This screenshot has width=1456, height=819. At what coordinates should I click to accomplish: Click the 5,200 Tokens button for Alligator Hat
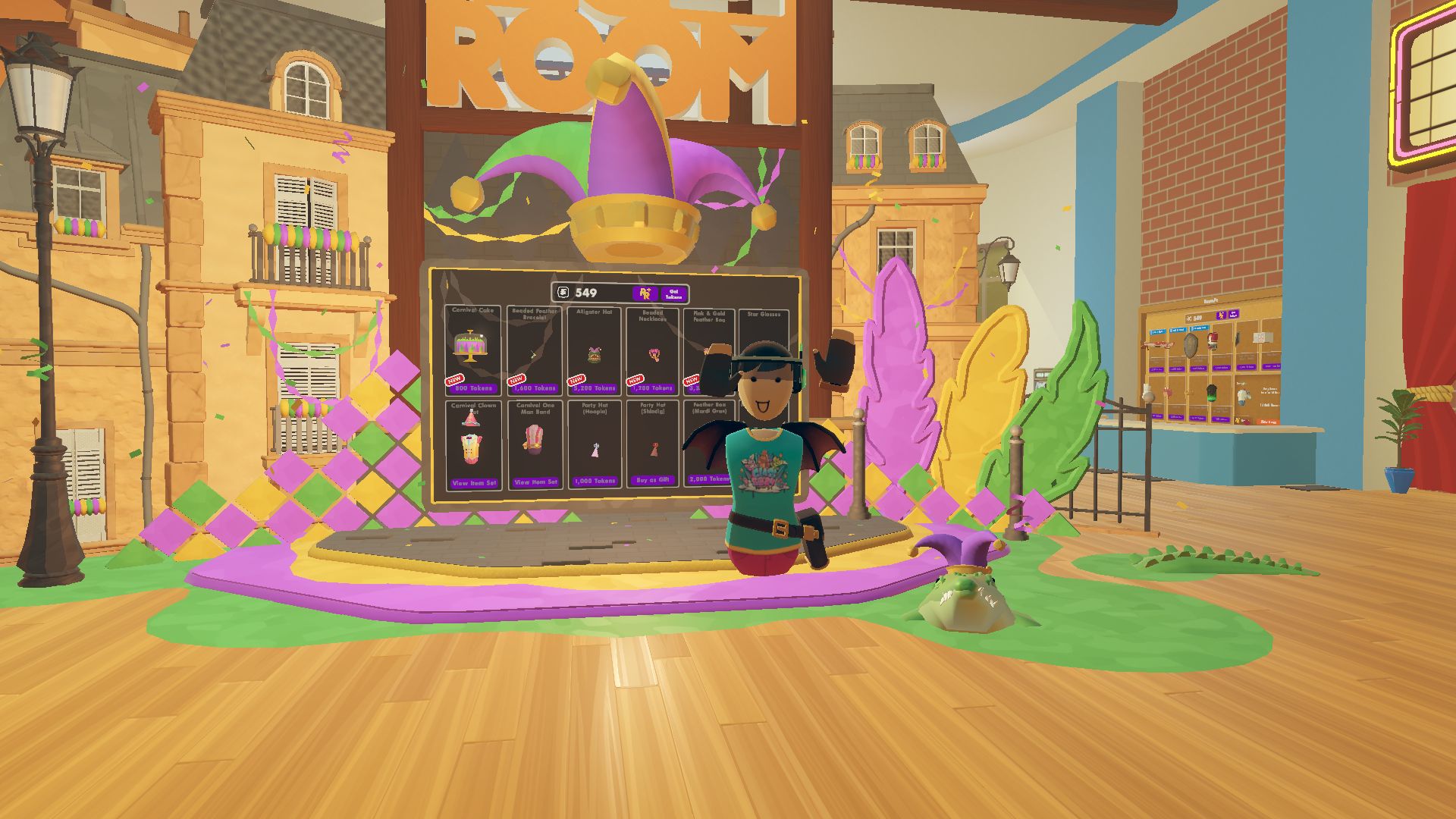[595, 388]
